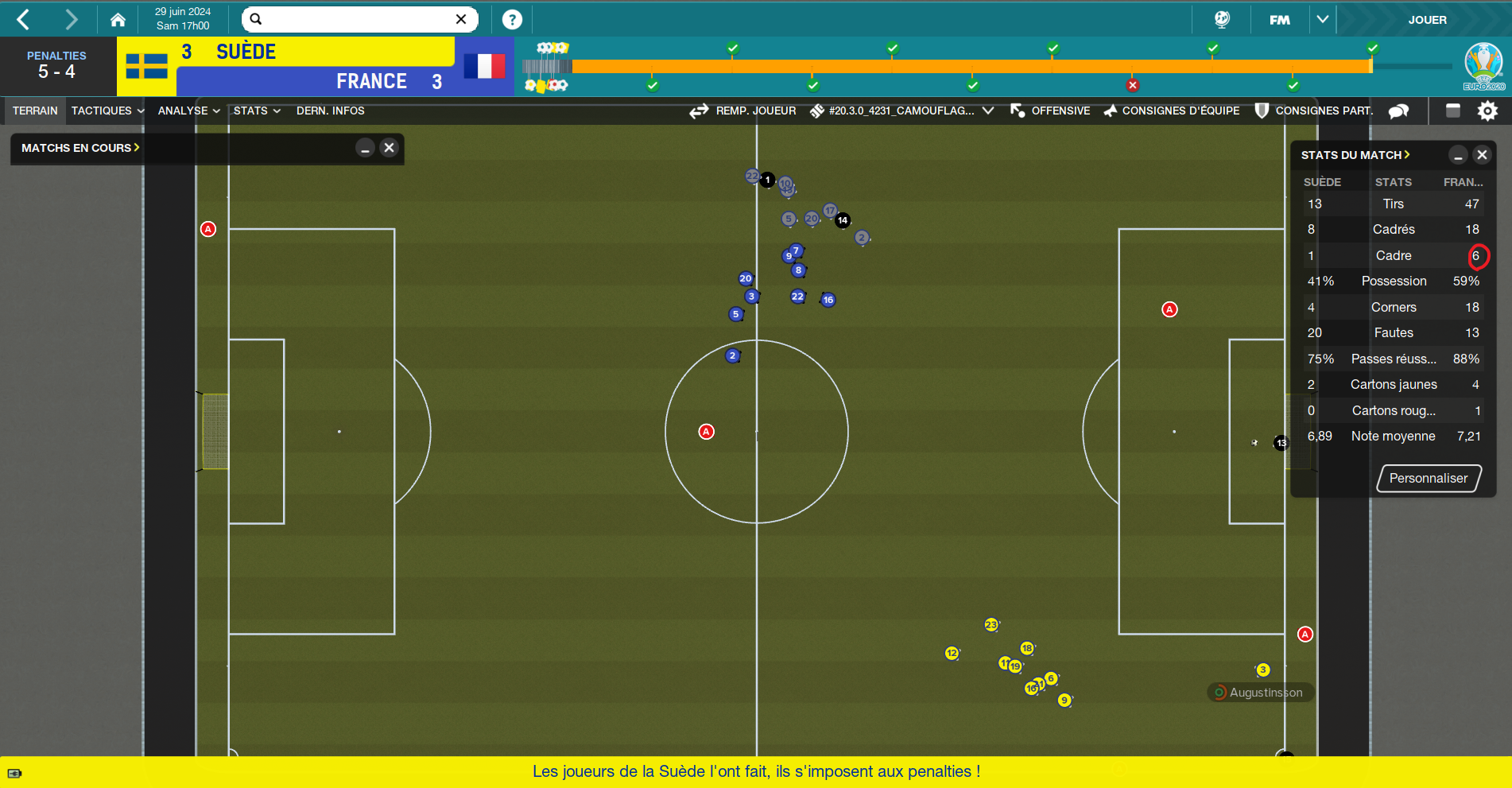1512x788 pixels.
Task: Open the ANALYSE dropdown
Action: [188, 111]
